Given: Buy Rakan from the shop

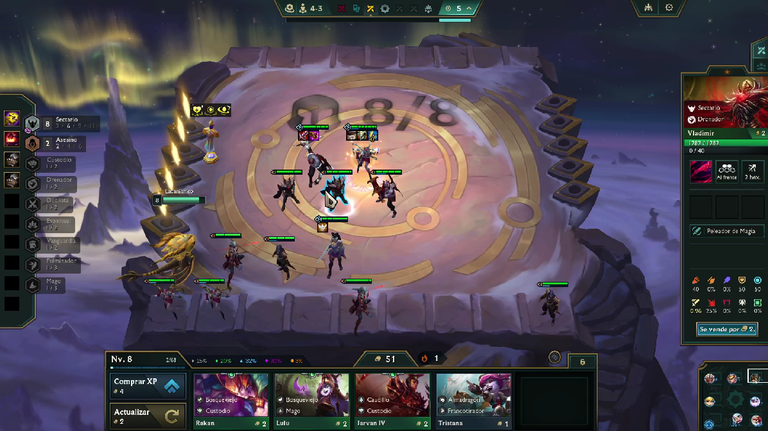Looking at the screenshot, I should (x=231, y=399).
